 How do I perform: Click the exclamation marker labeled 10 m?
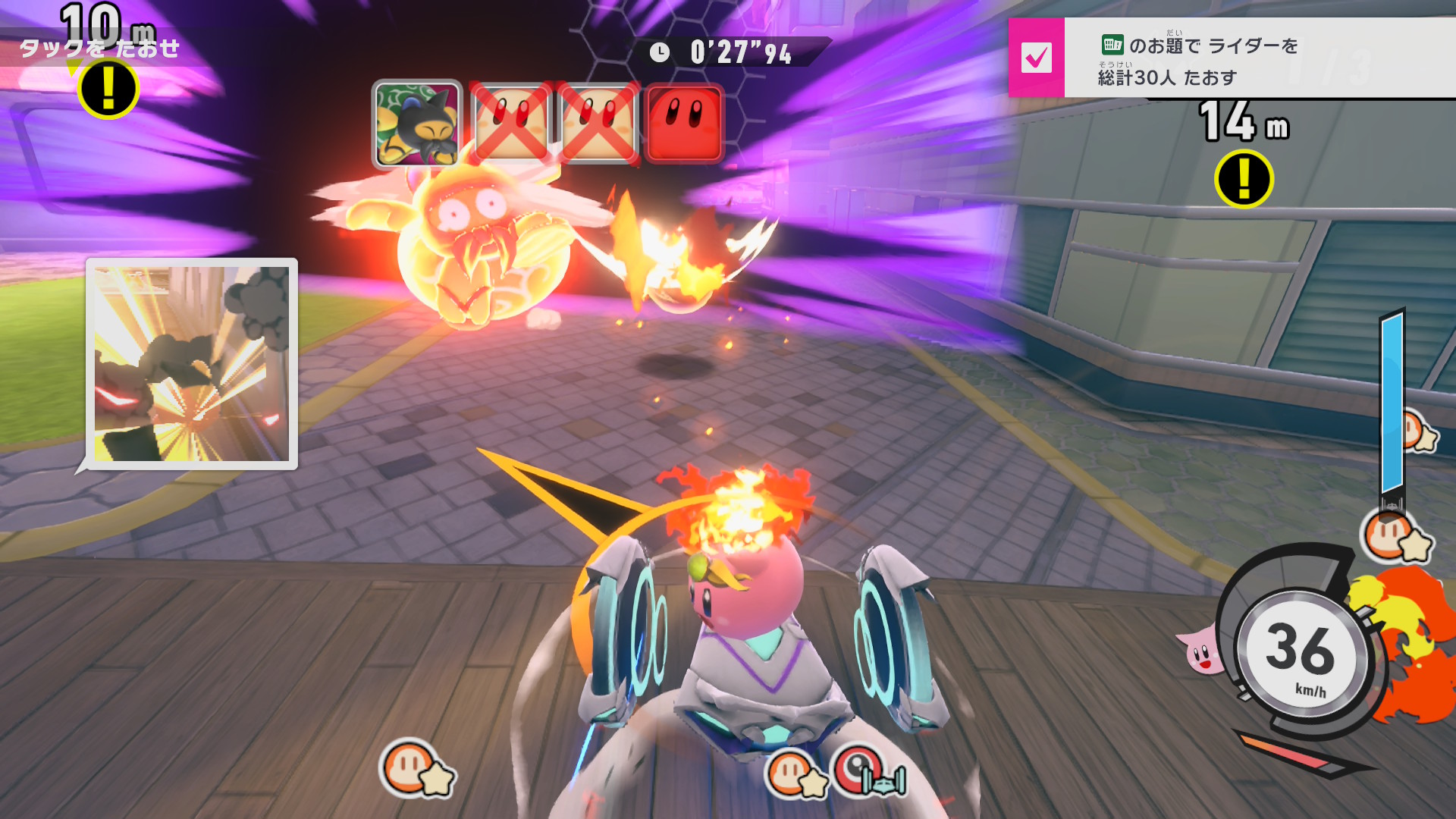tap(108, 89)
